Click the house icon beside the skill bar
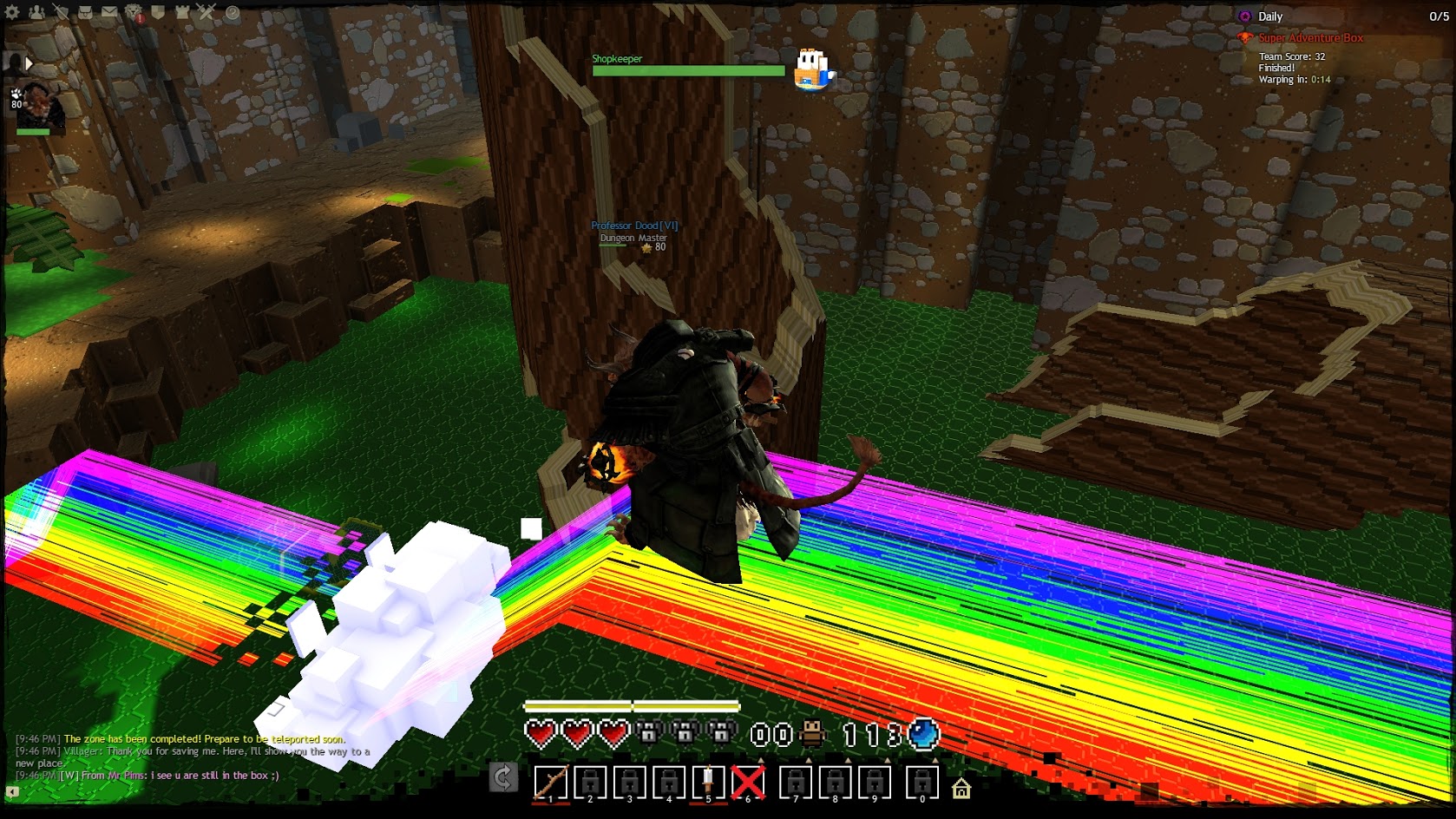The height and width of the screenshot is (819, 1456). pos(961,789)
